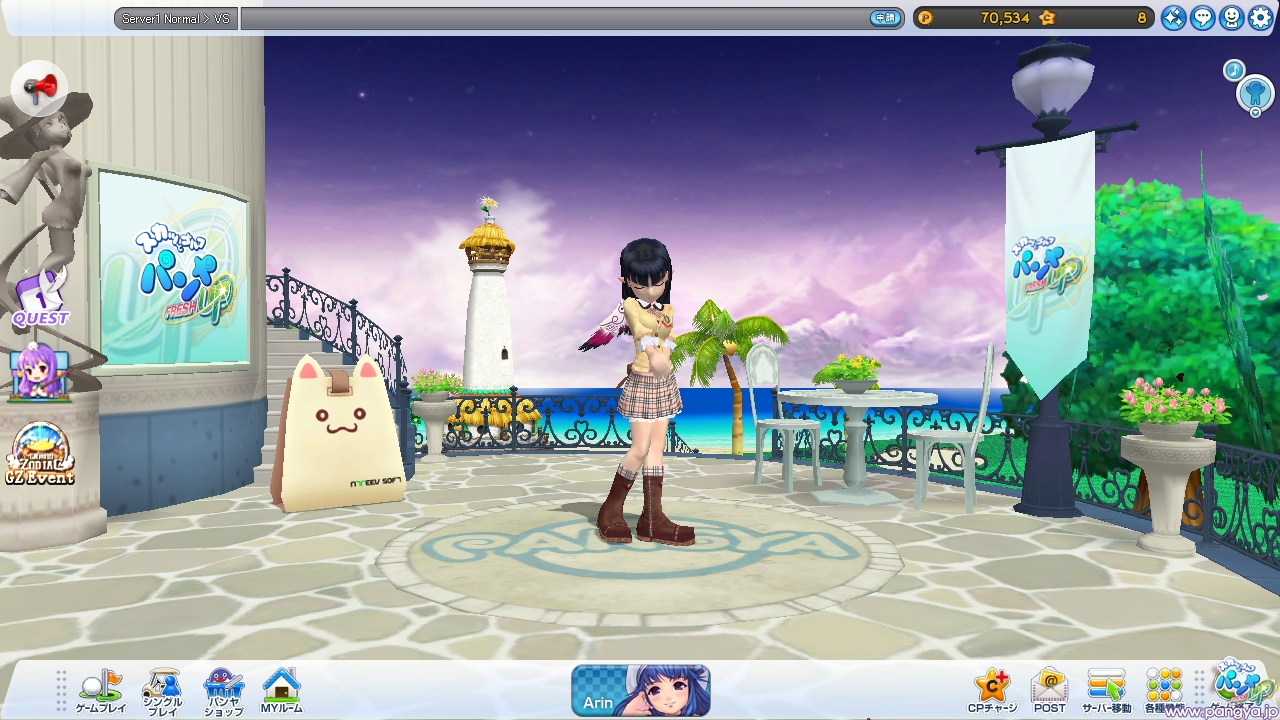Screen dimensions: 1280x720
Task: Click the sparkle stars icon
Action: click(1174, 17)
